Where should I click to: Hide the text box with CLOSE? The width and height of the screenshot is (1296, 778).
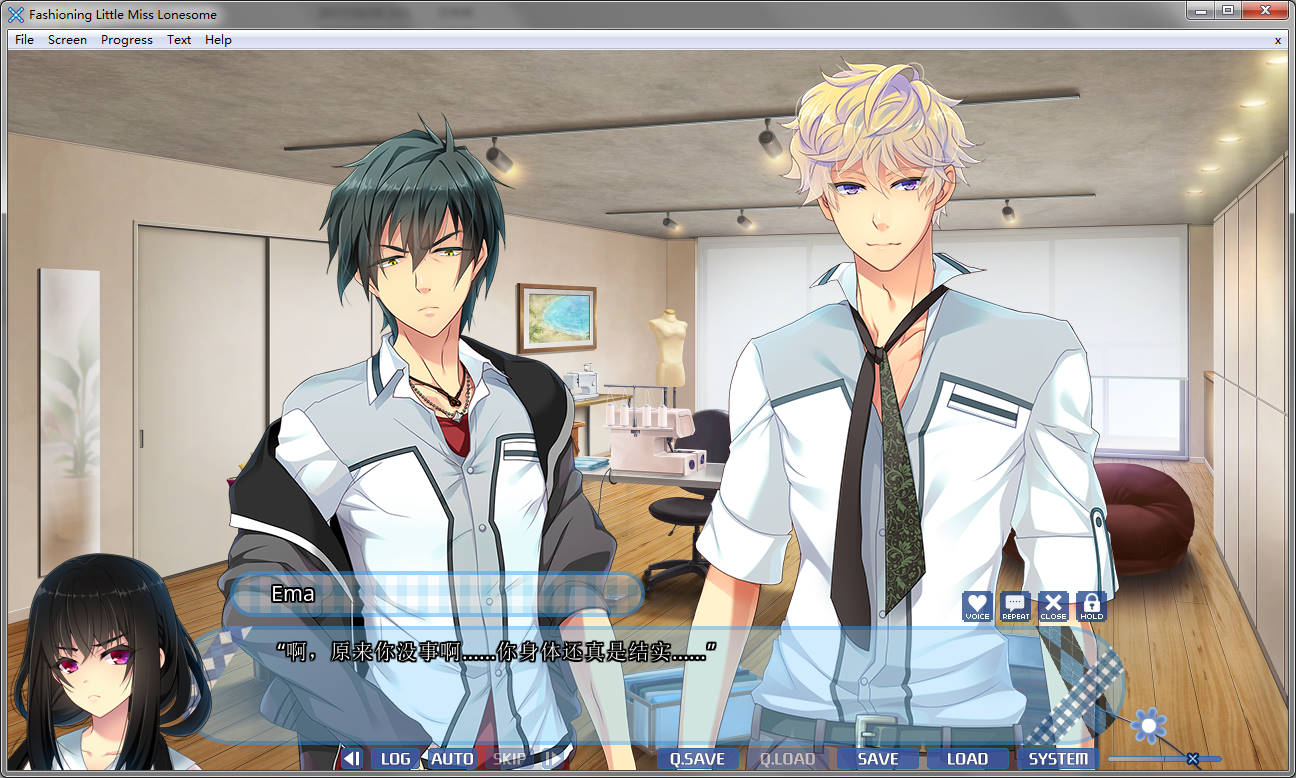click(x=1053, y=606)
